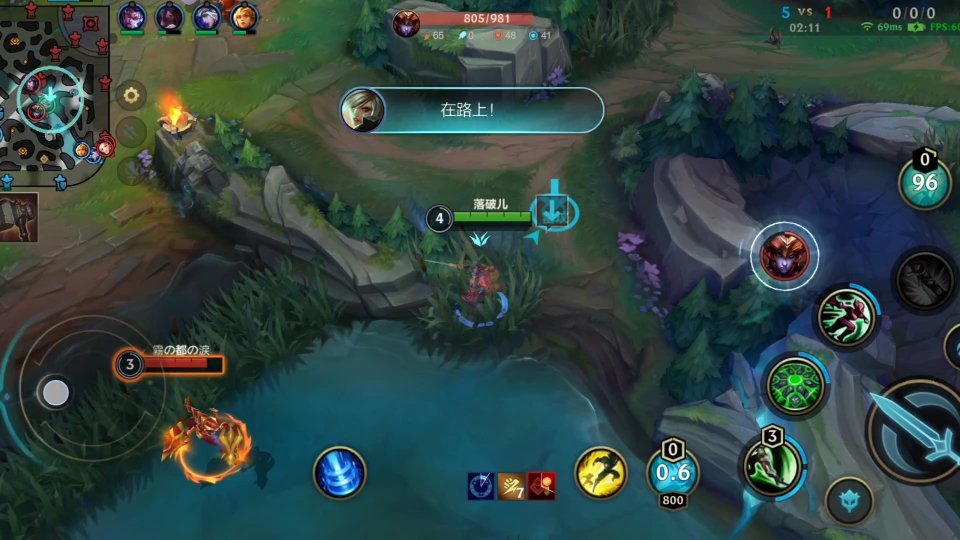Activate the green circular rune ability
960x540 pixels.
[x=796, y=385]
